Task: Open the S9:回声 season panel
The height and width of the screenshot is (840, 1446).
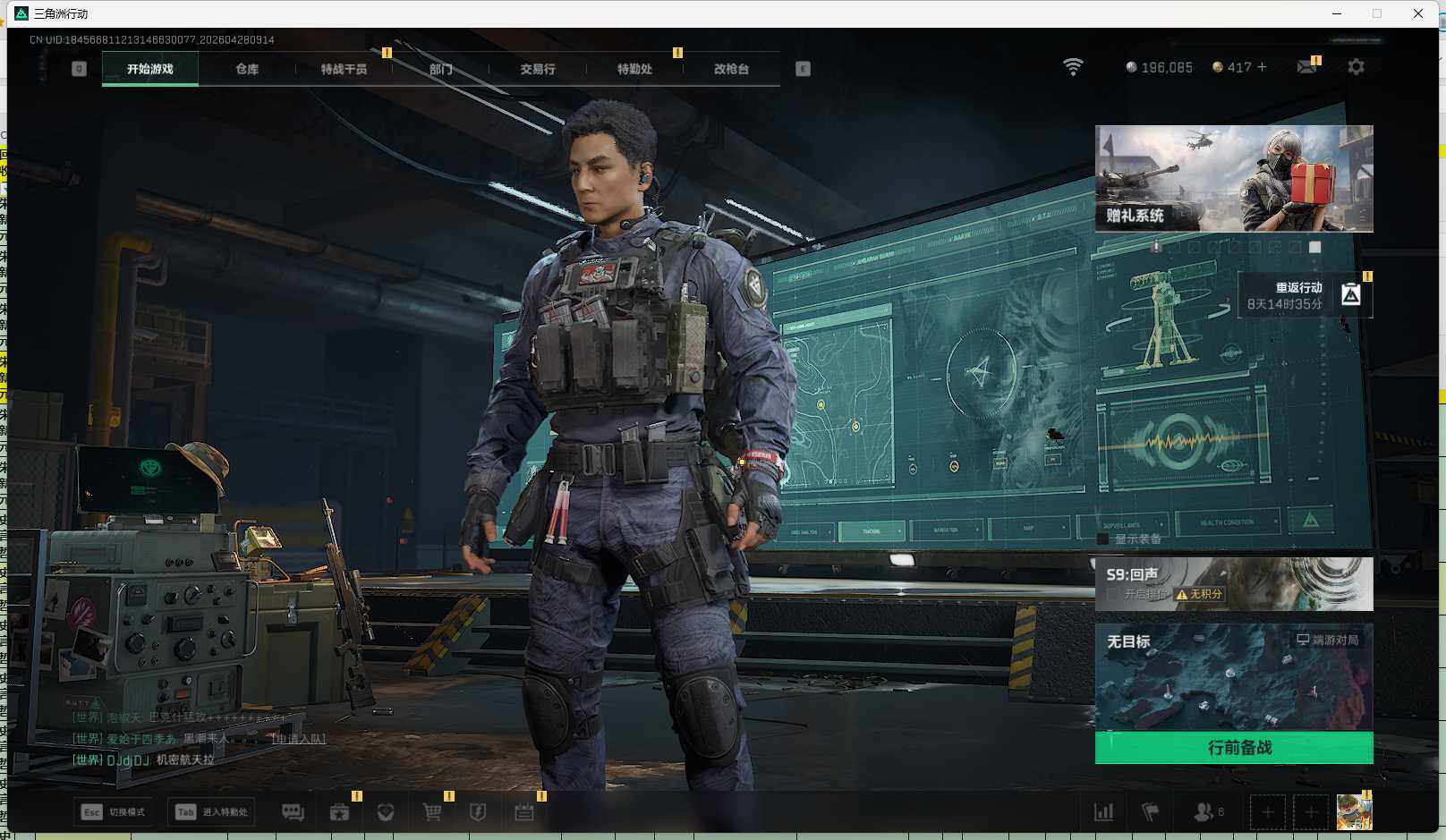Action: click(1234, 584)
